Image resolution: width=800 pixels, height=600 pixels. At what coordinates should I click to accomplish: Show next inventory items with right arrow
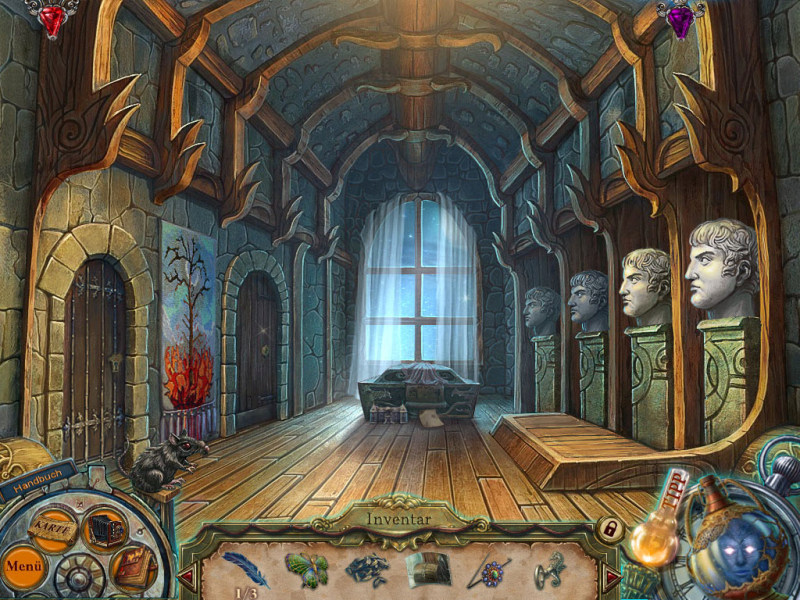pos(611,577)
